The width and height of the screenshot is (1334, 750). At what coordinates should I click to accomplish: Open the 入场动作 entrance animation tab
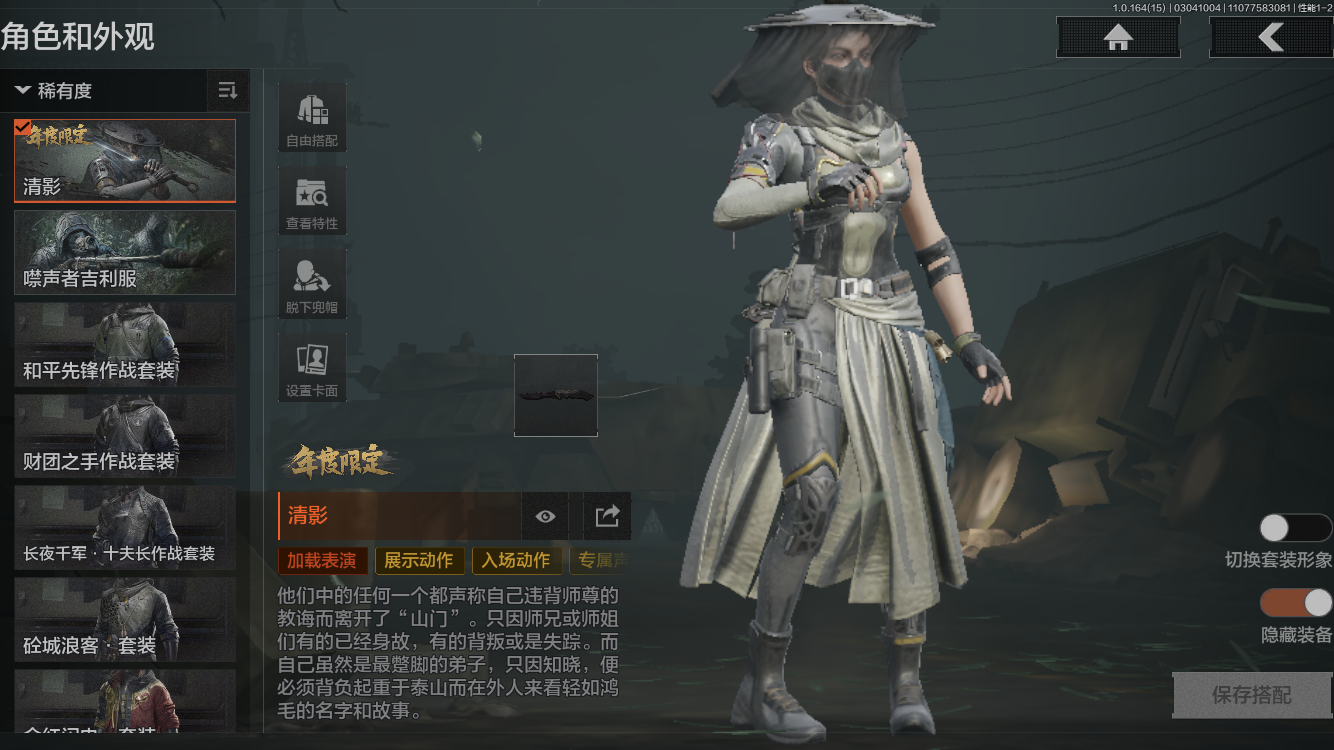pos(517,560)
